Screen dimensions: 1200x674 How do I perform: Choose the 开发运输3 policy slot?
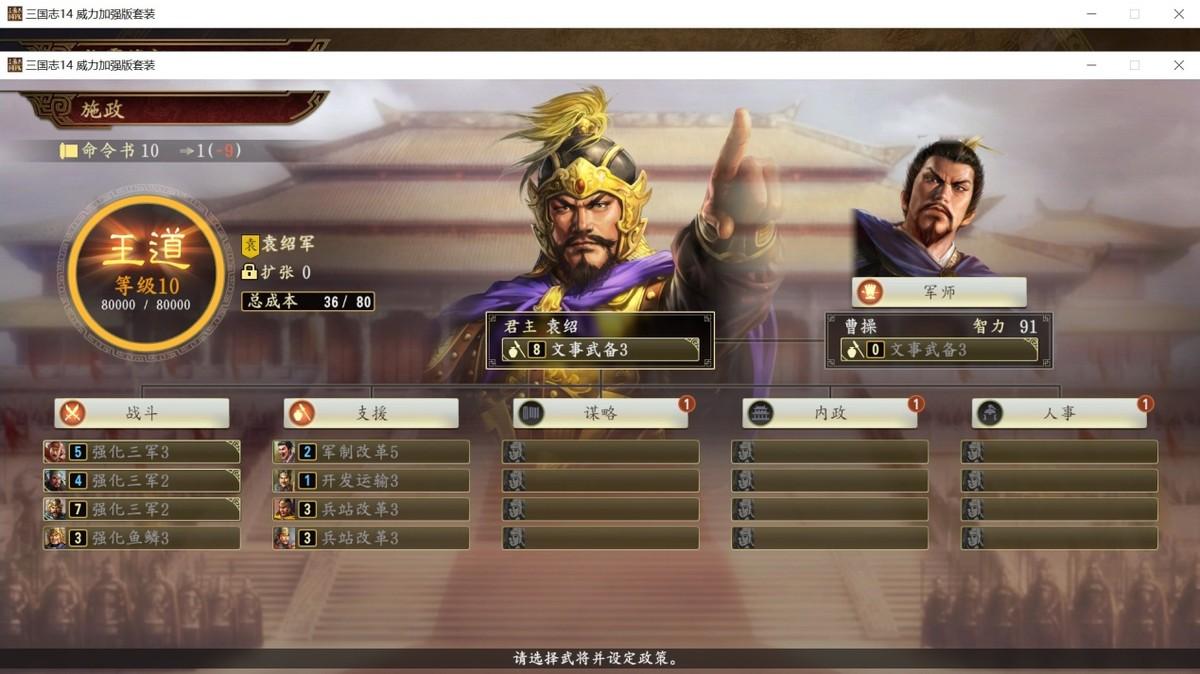[371, 481]
